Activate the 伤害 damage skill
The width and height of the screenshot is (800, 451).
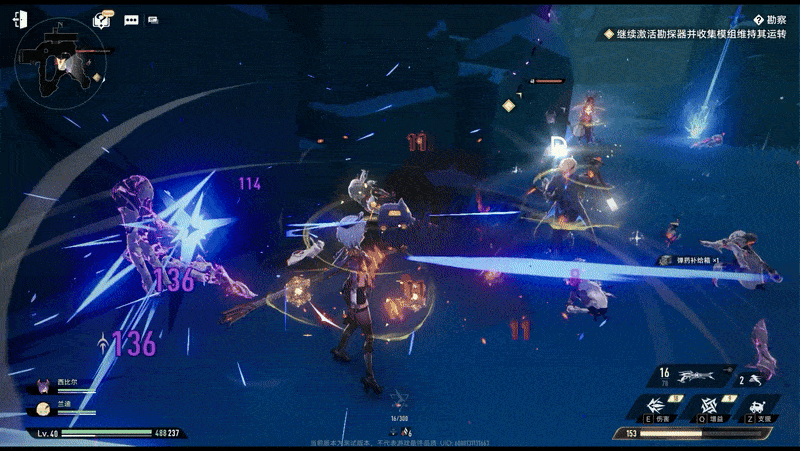(x=657, y=407)
